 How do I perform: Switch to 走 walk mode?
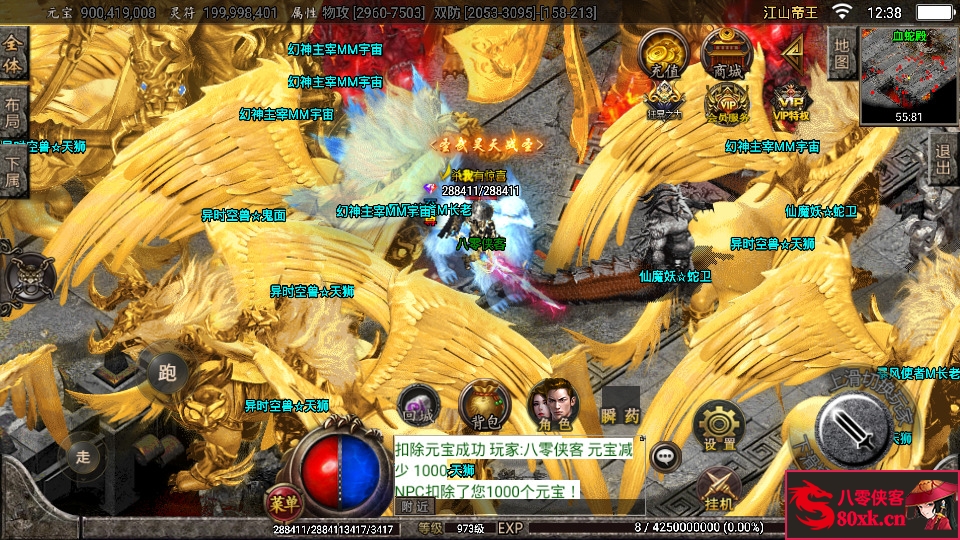point(84,457)
